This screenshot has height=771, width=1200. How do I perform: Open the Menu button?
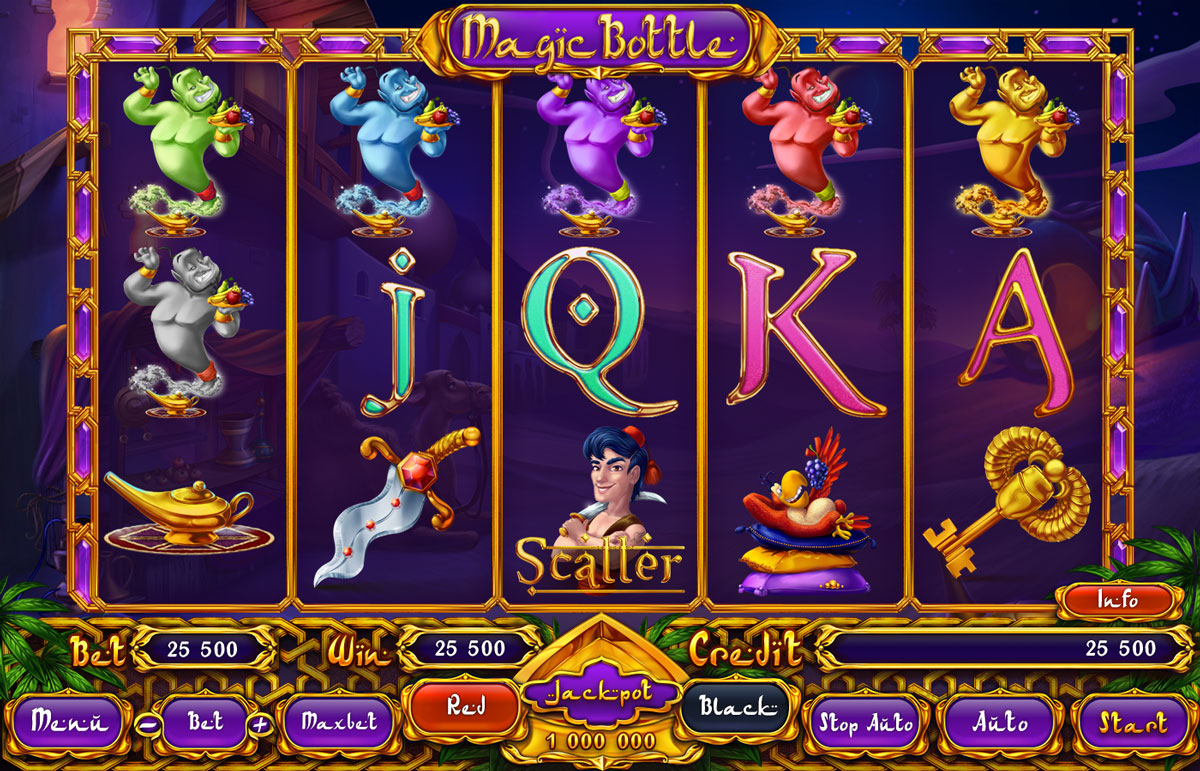tap(67, 721)
